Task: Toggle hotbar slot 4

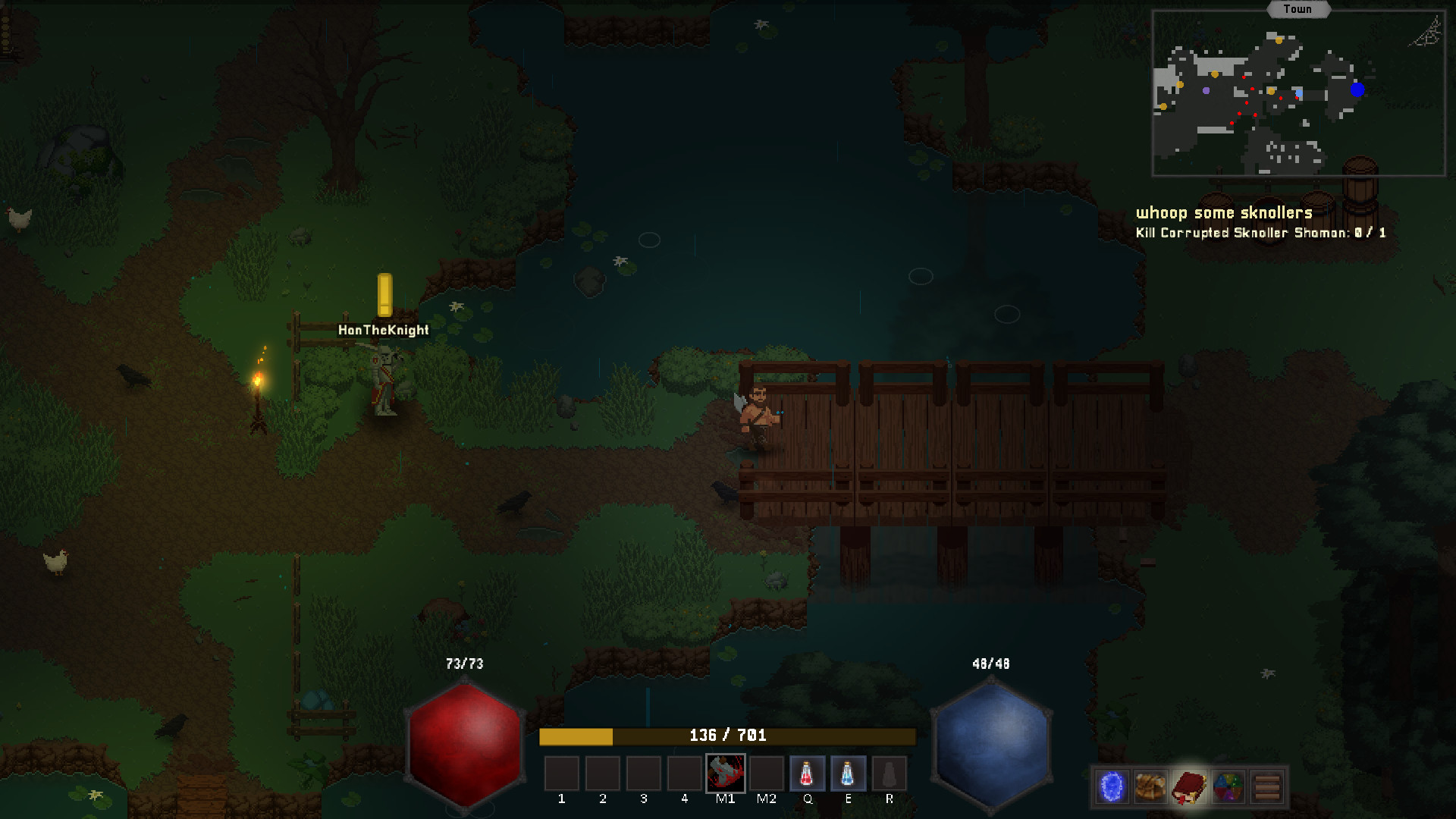Action: pos(685,774)
